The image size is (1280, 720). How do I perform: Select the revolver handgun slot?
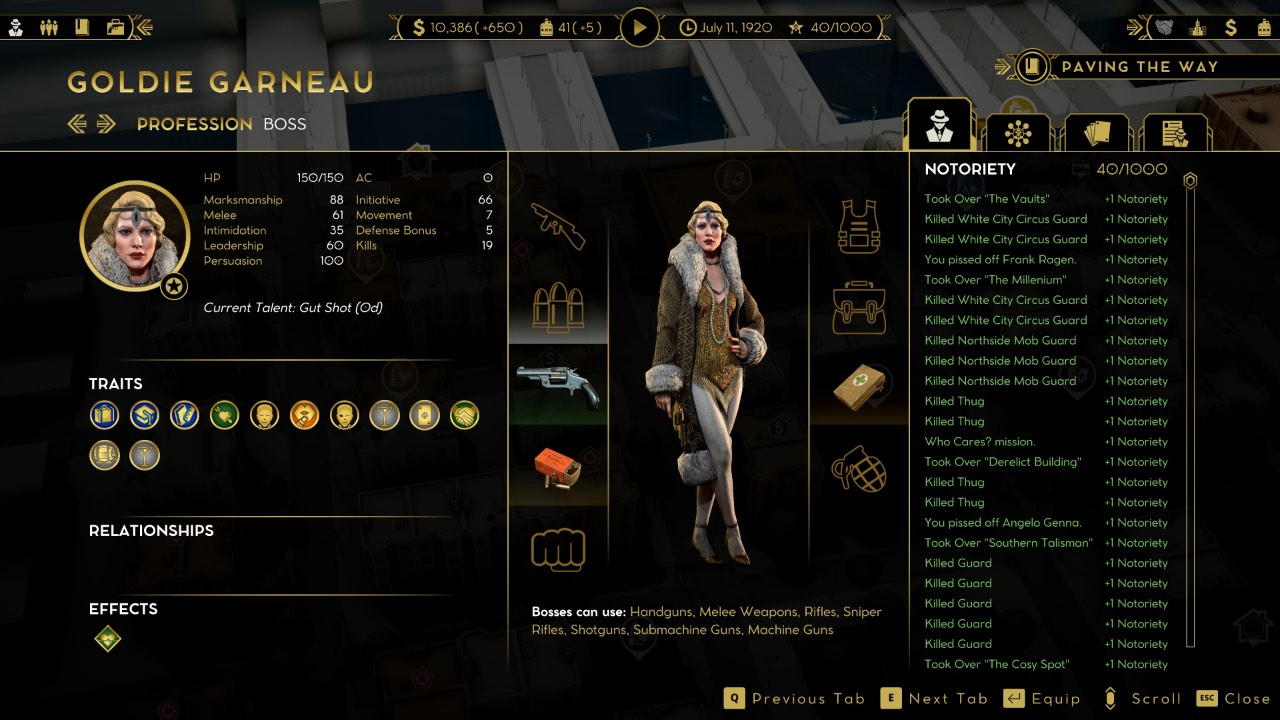(558, 386)
